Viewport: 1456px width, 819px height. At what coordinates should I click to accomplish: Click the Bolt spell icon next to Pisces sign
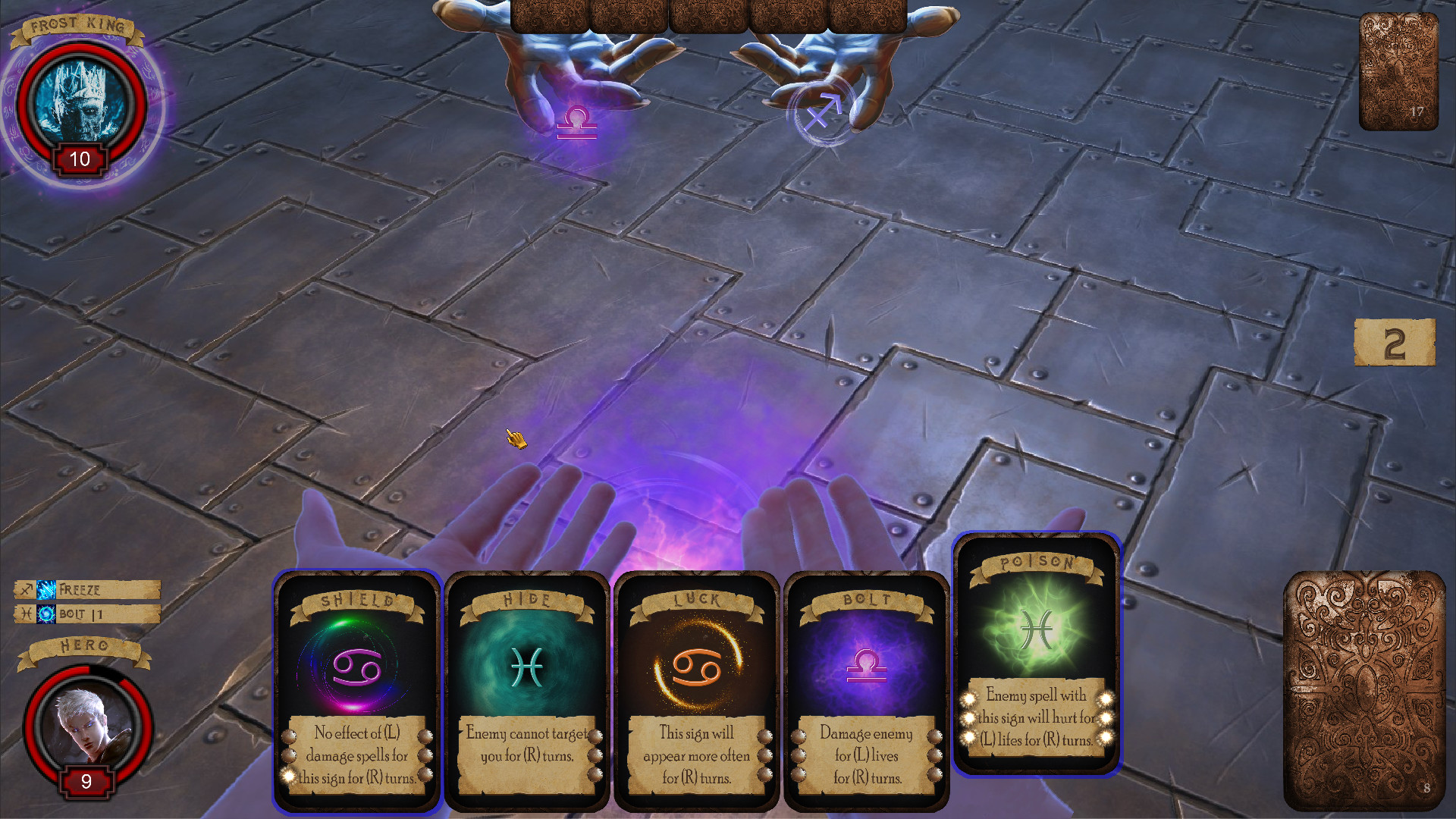click(45, 613)
